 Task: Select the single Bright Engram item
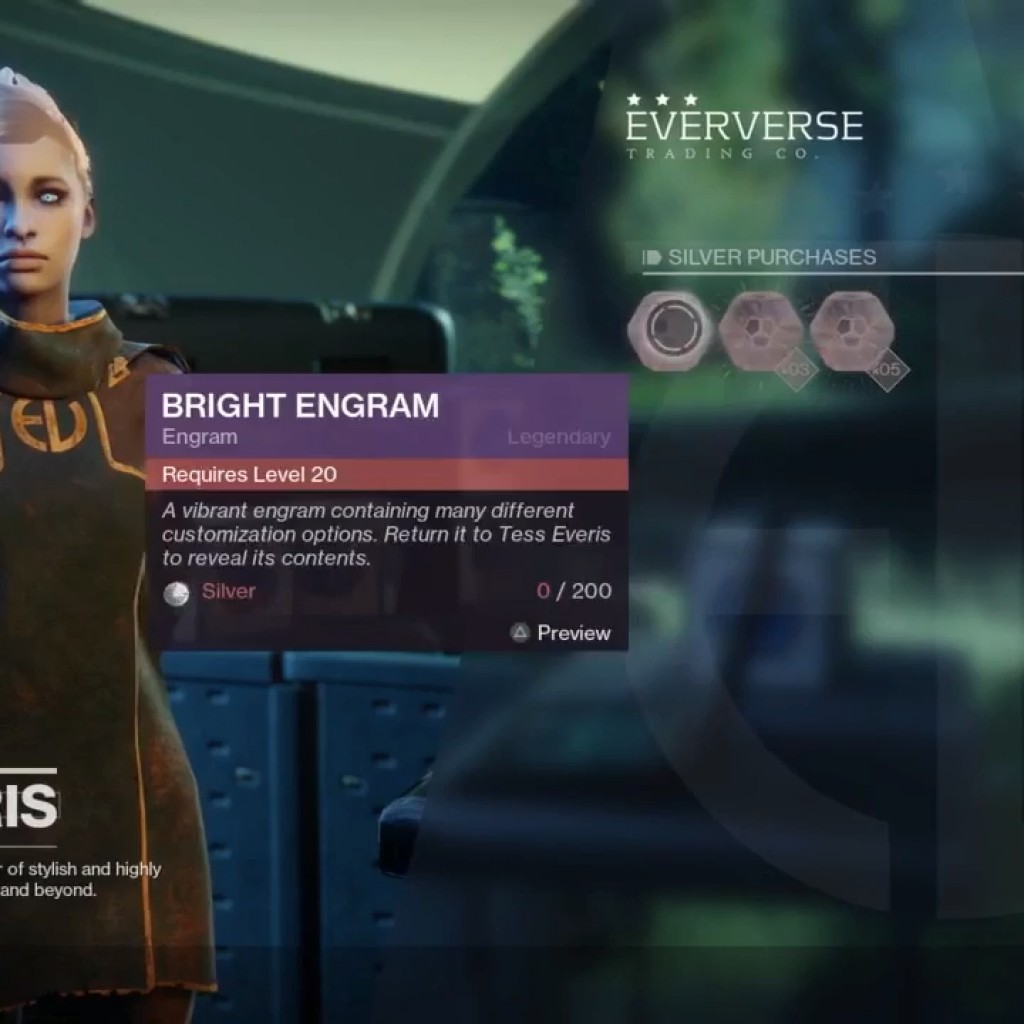669,332
